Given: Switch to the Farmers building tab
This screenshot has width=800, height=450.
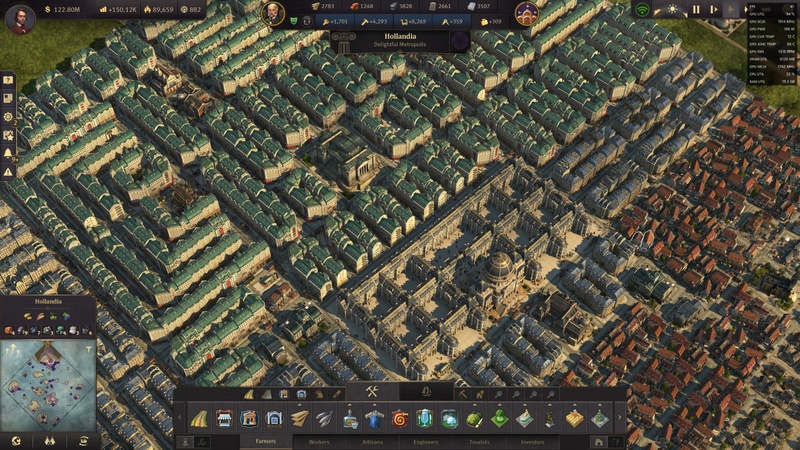Looking at the screenshot, I should click(x=266, y=440).
